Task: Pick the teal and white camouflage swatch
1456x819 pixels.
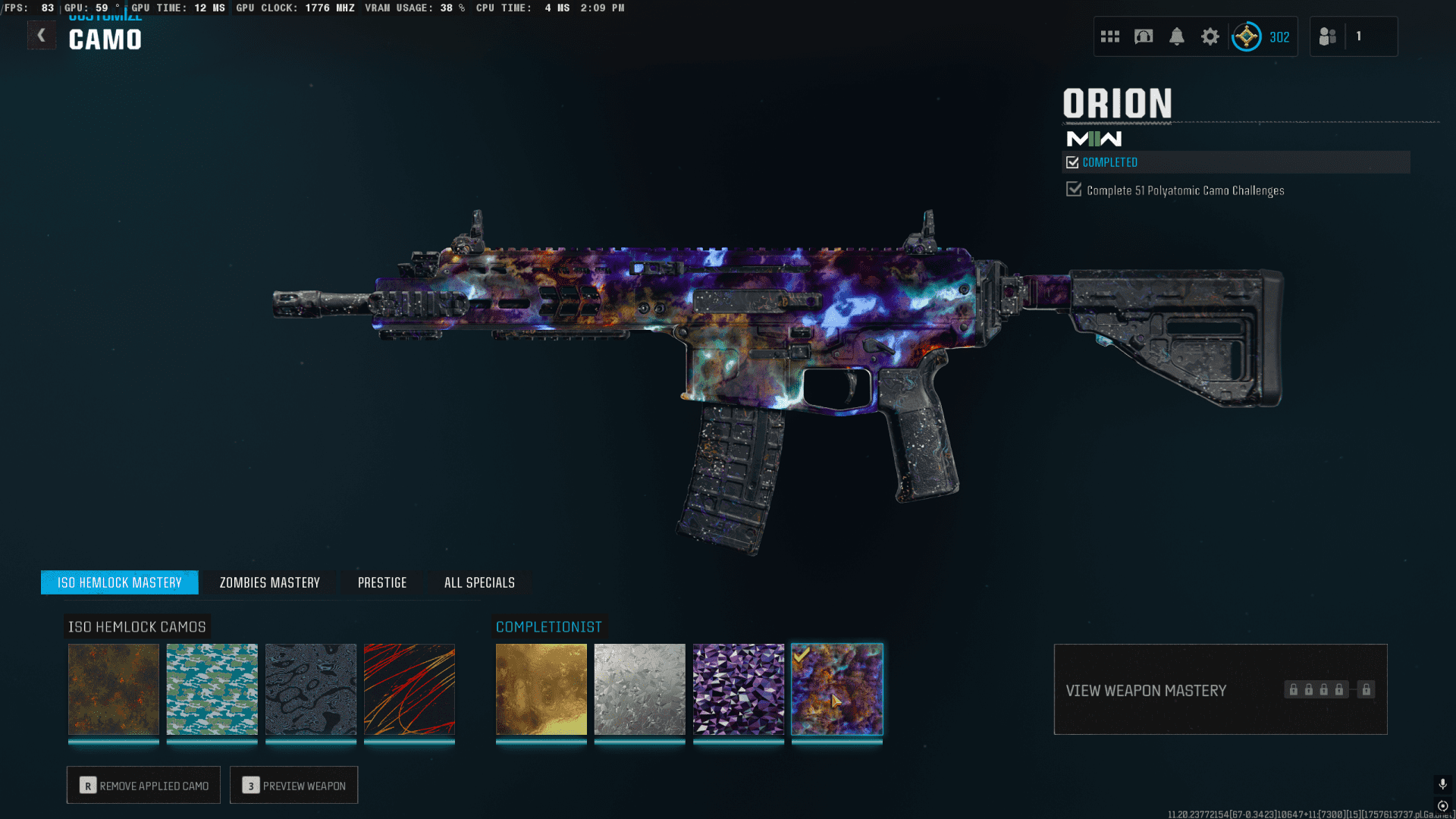Action: pyautogui.click(x=212, y=689)
